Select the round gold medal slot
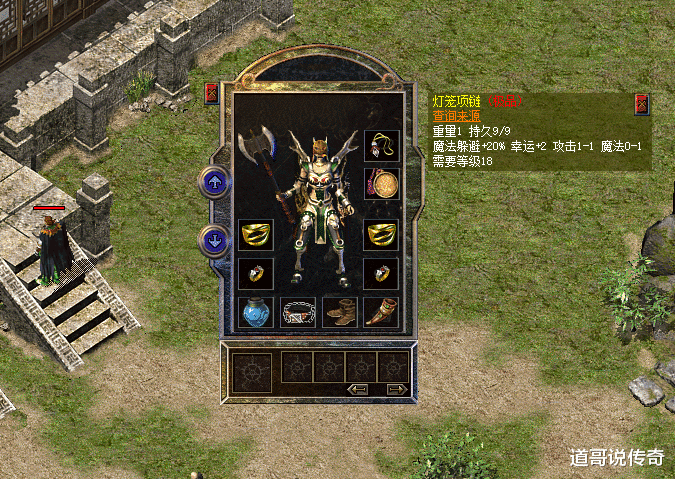 (381, 184)
